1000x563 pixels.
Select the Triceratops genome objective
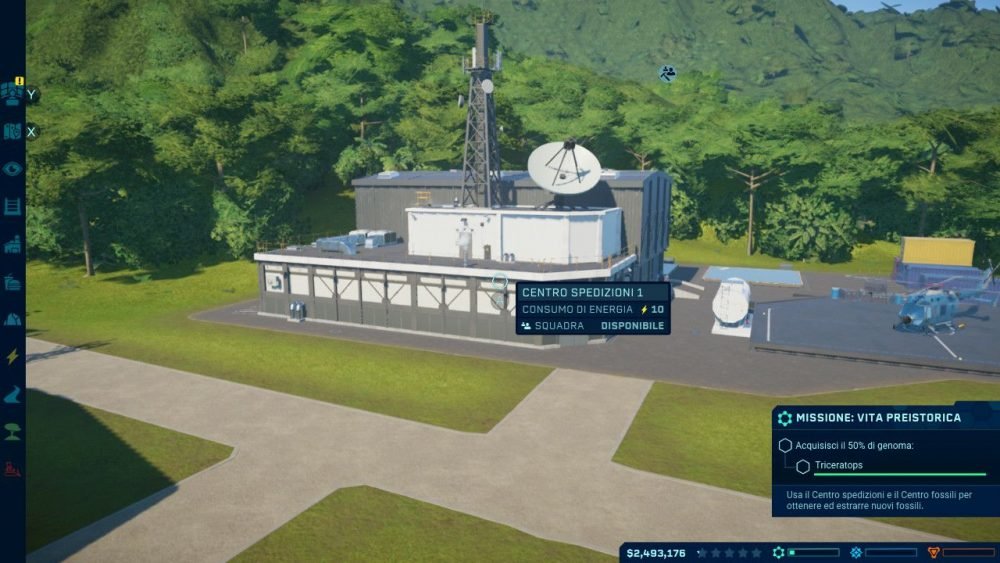click(838, 465)
